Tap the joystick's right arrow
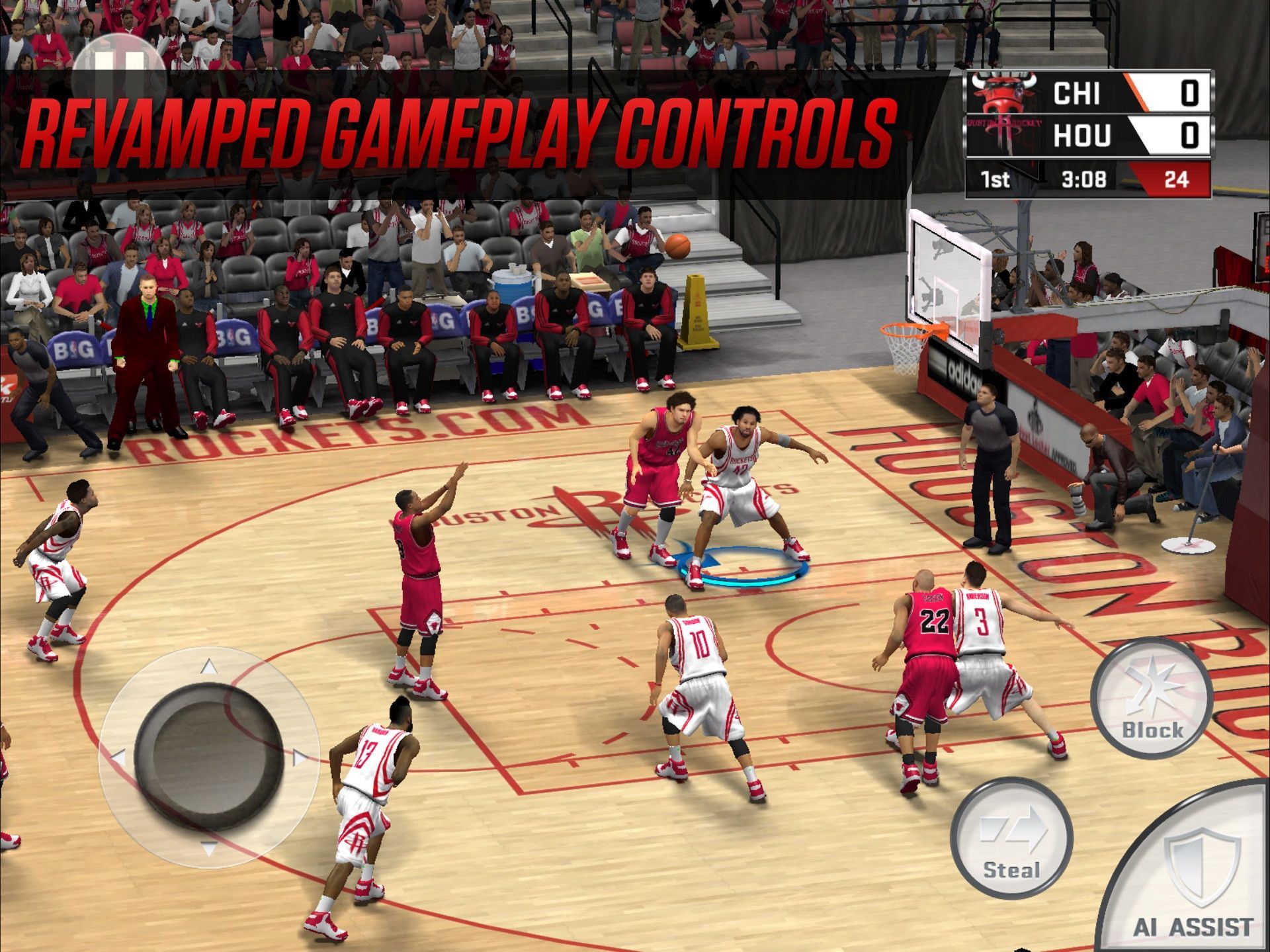This screenshot has height=952, width=1270. pyautogui.click(x=300, y=757)
